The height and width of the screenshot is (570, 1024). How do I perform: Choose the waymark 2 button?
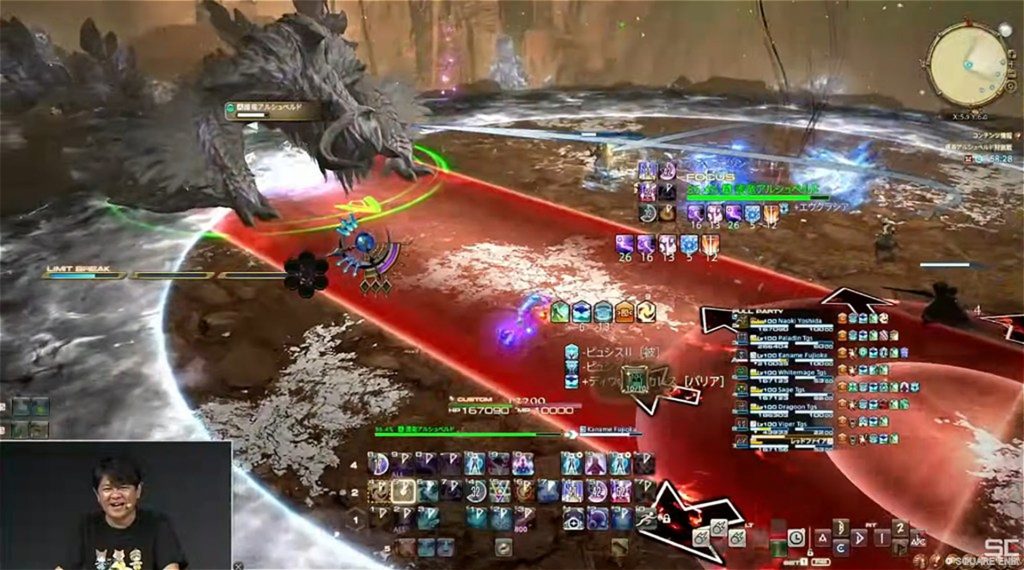pos(899,528)
